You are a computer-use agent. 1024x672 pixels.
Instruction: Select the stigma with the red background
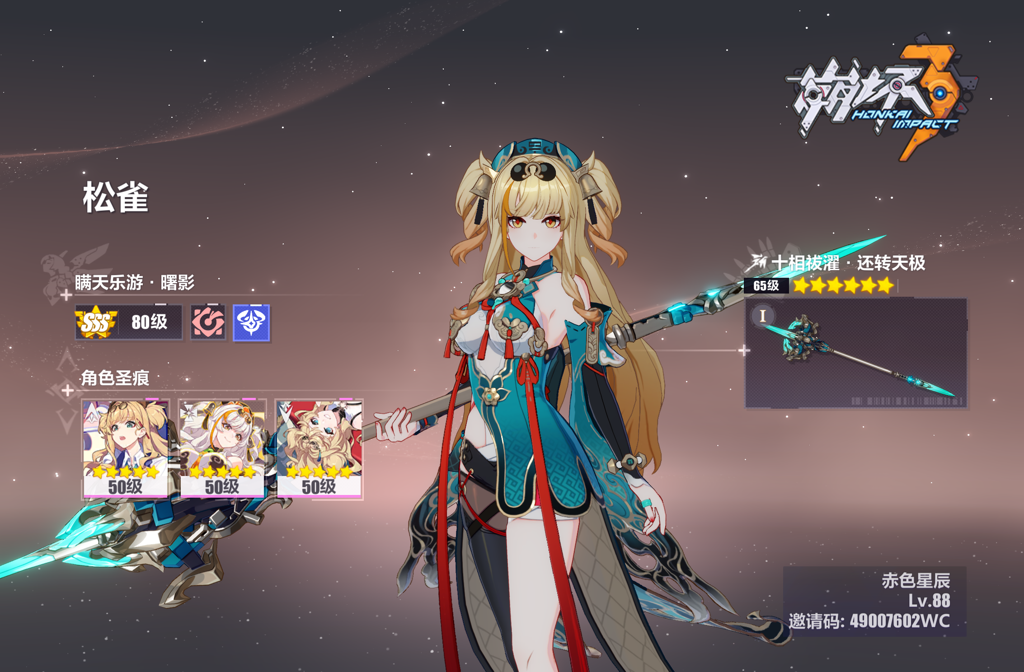point(319,449)
